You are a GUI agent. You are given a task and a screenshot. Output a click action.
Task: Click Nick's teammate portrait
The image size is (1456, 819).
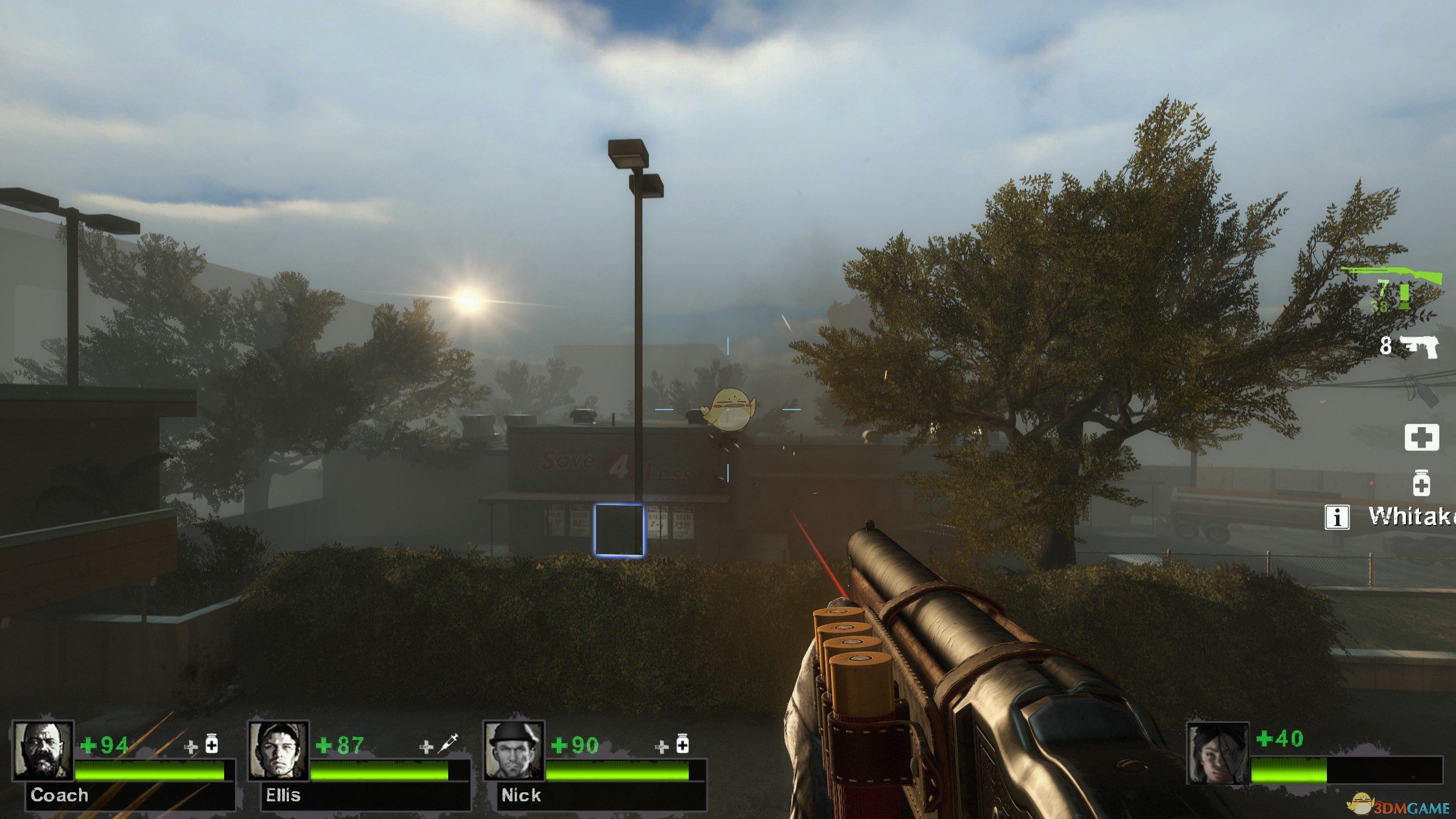pyautogui.click(x=514, y=750)
